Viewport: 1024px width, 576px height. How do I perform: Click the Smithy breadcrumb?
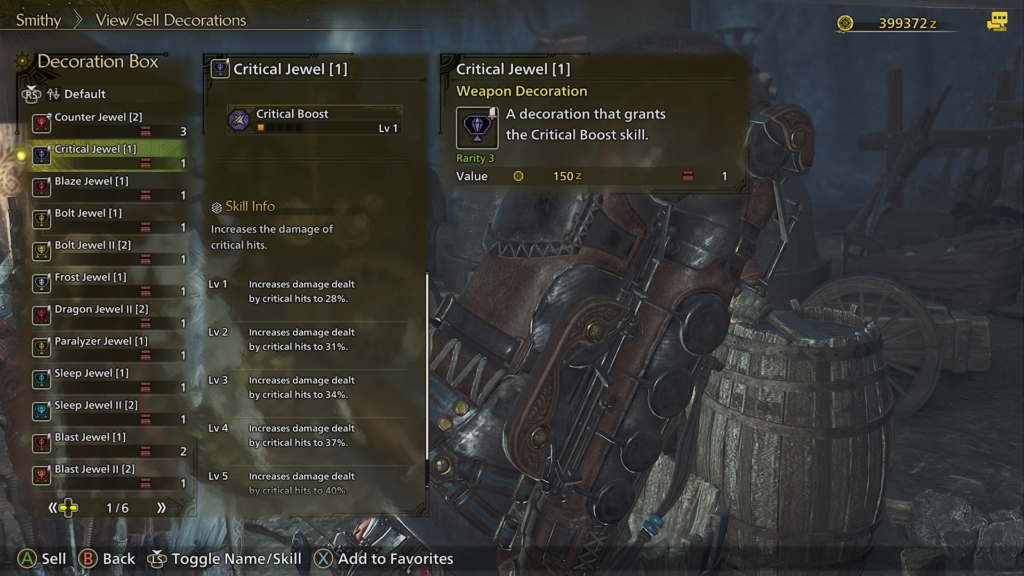[38, 20]
